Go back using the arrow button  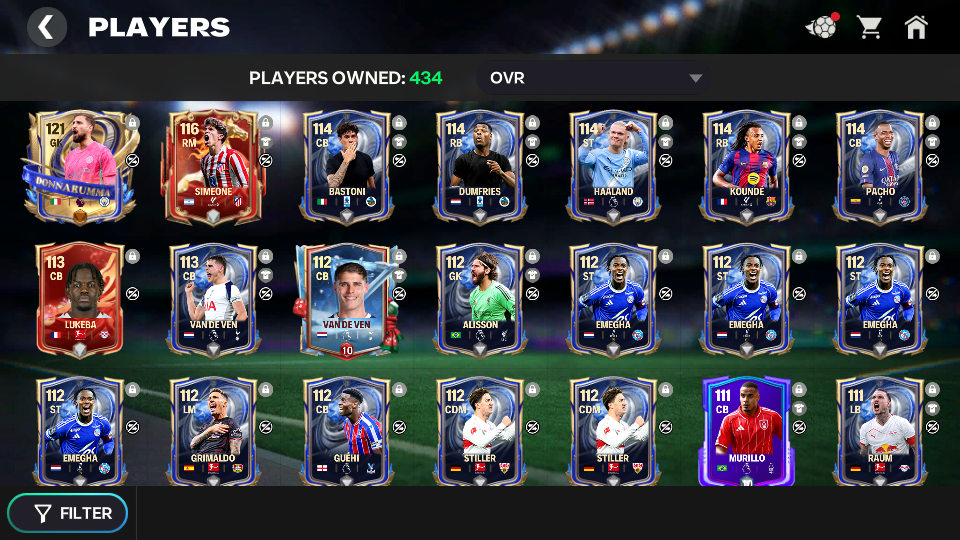point(46,27)
